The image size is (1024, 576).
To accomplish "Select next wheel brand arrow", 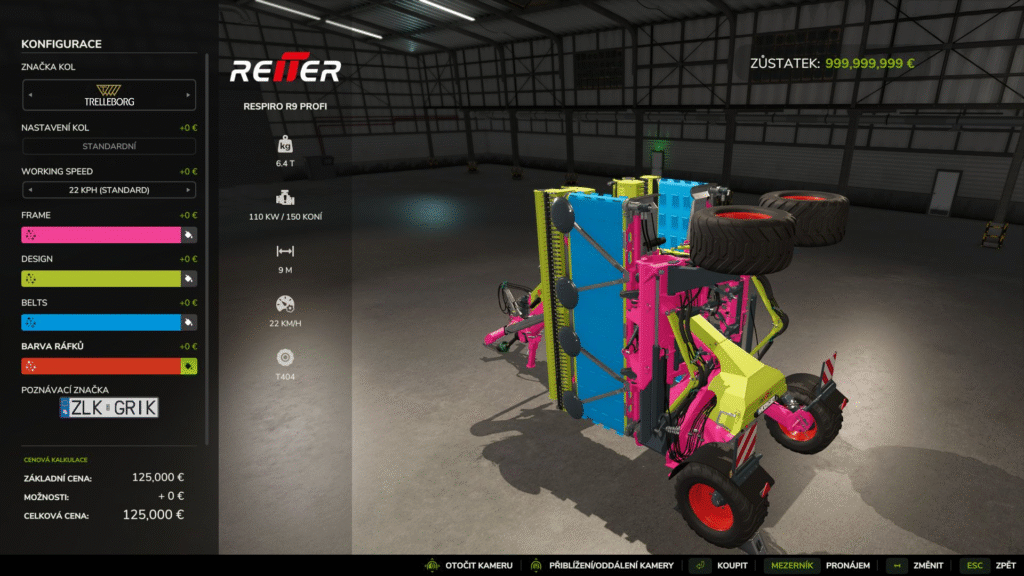I will click(189, 95).
